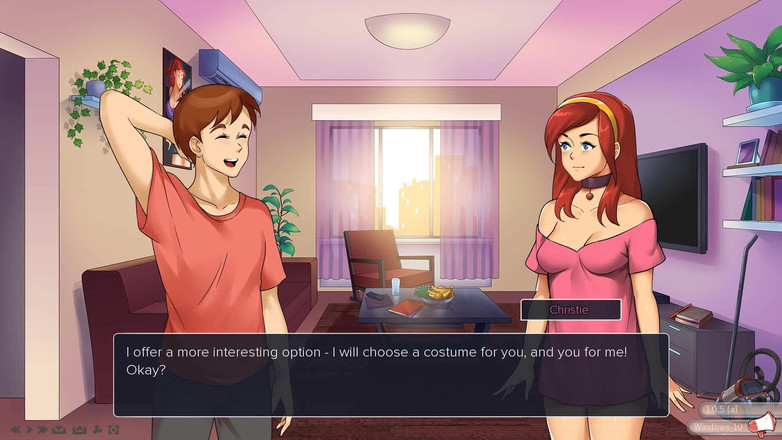Screen dimensions: 782x440
Task: Toggle fullscreen with the brackets icon
Action: pyautogui.click(x=114, y=430)
